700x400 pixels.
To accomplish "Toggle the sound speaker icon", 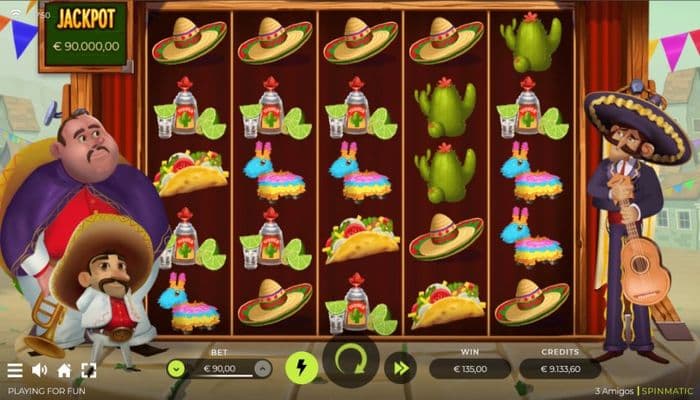I will 40,371.
